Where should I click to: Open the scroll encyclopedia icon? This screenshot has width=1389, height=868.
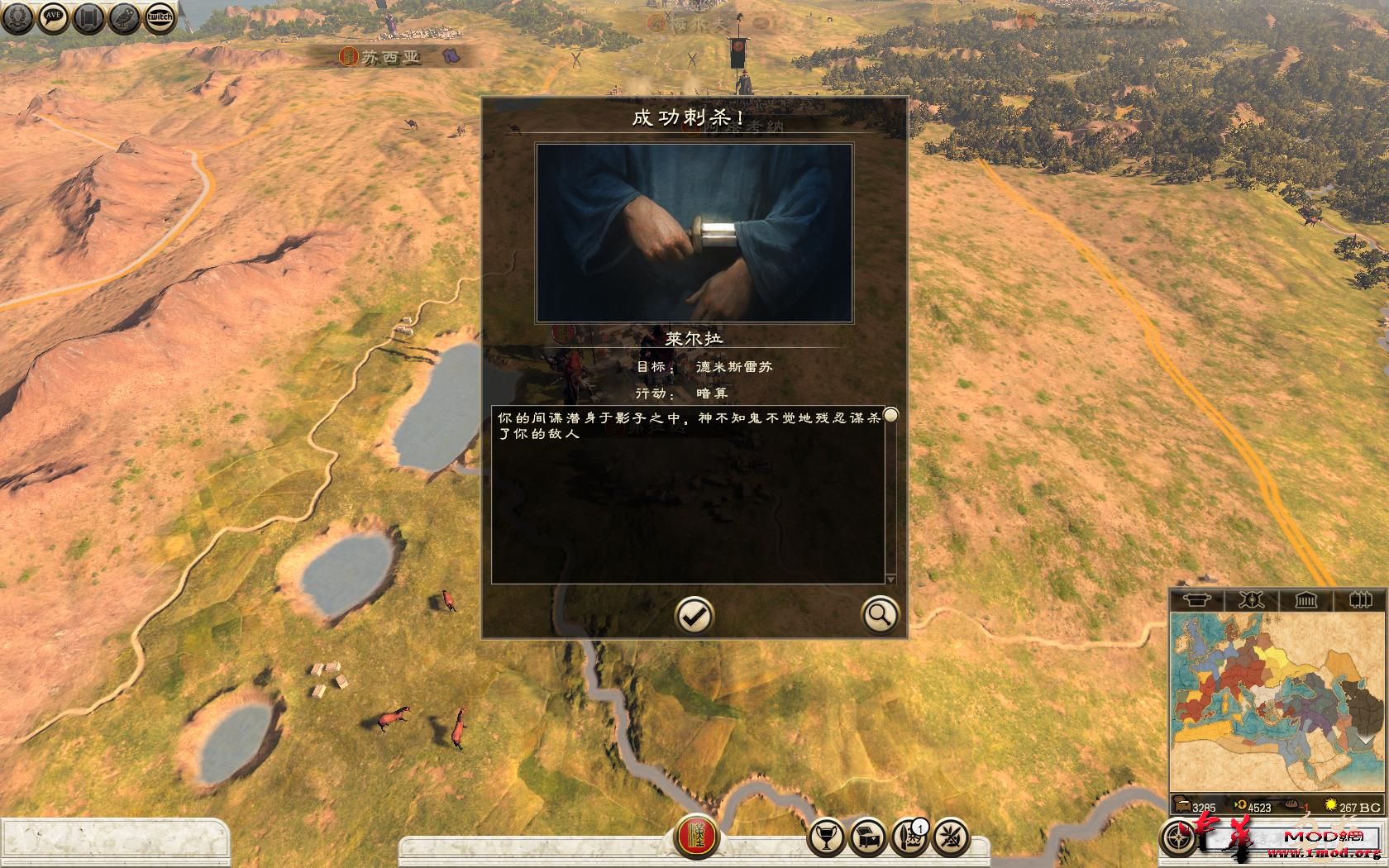click(x=88, y=17)
